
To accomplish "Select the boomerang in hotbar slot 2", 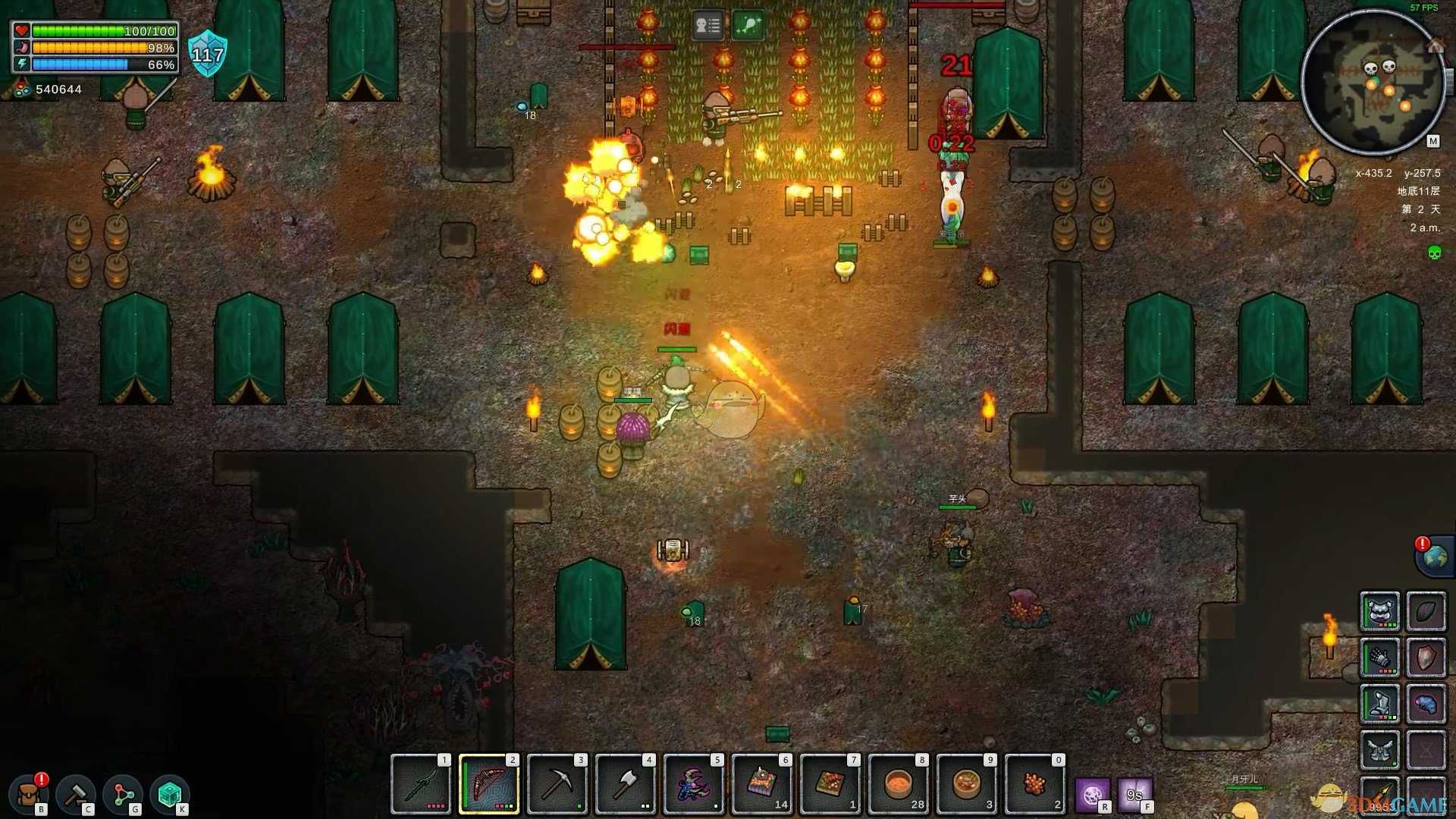I will (x=489, y=784).
